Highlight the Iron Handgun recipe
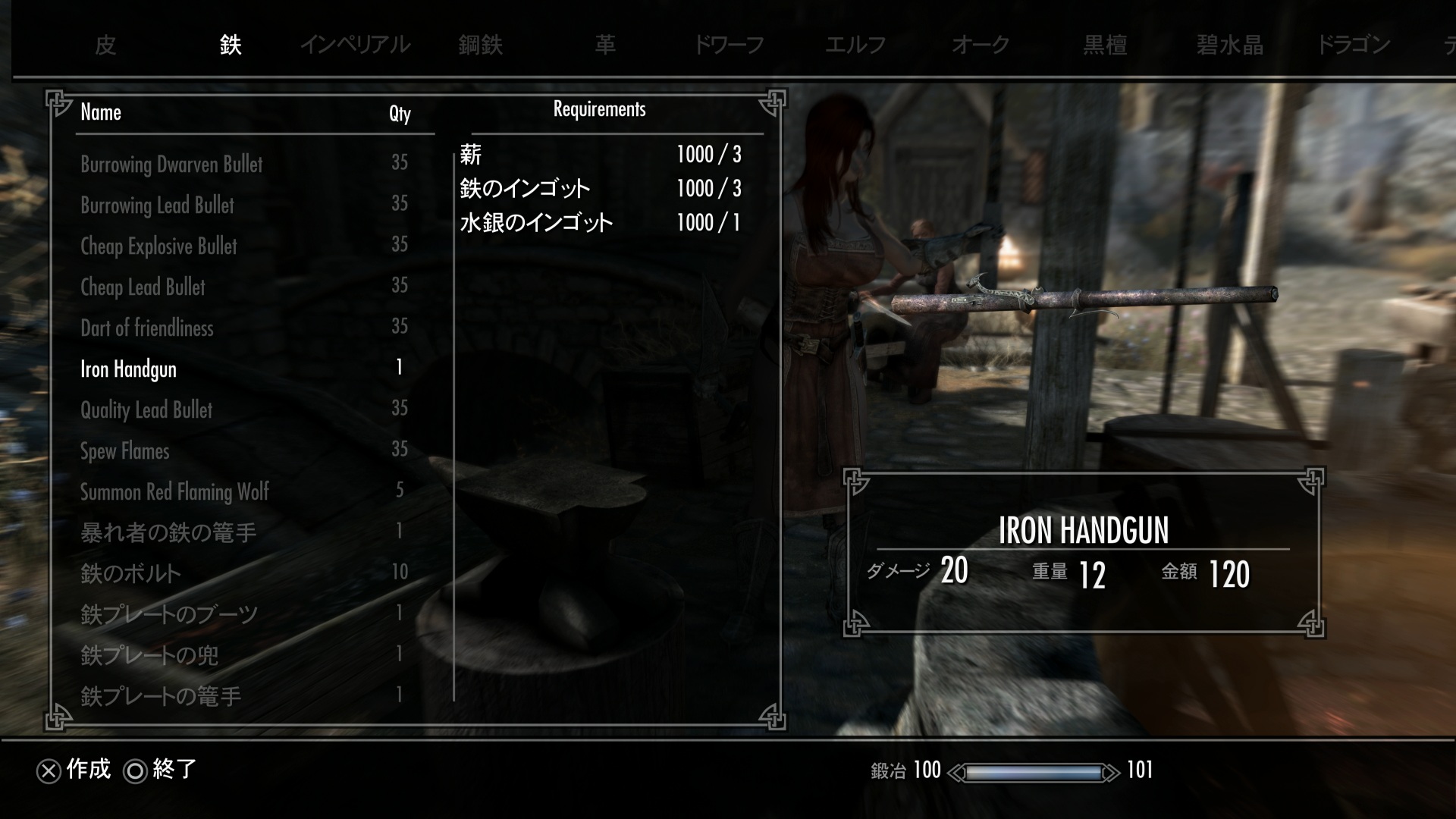The image size is (1456, 819). [x=128, y=369]
